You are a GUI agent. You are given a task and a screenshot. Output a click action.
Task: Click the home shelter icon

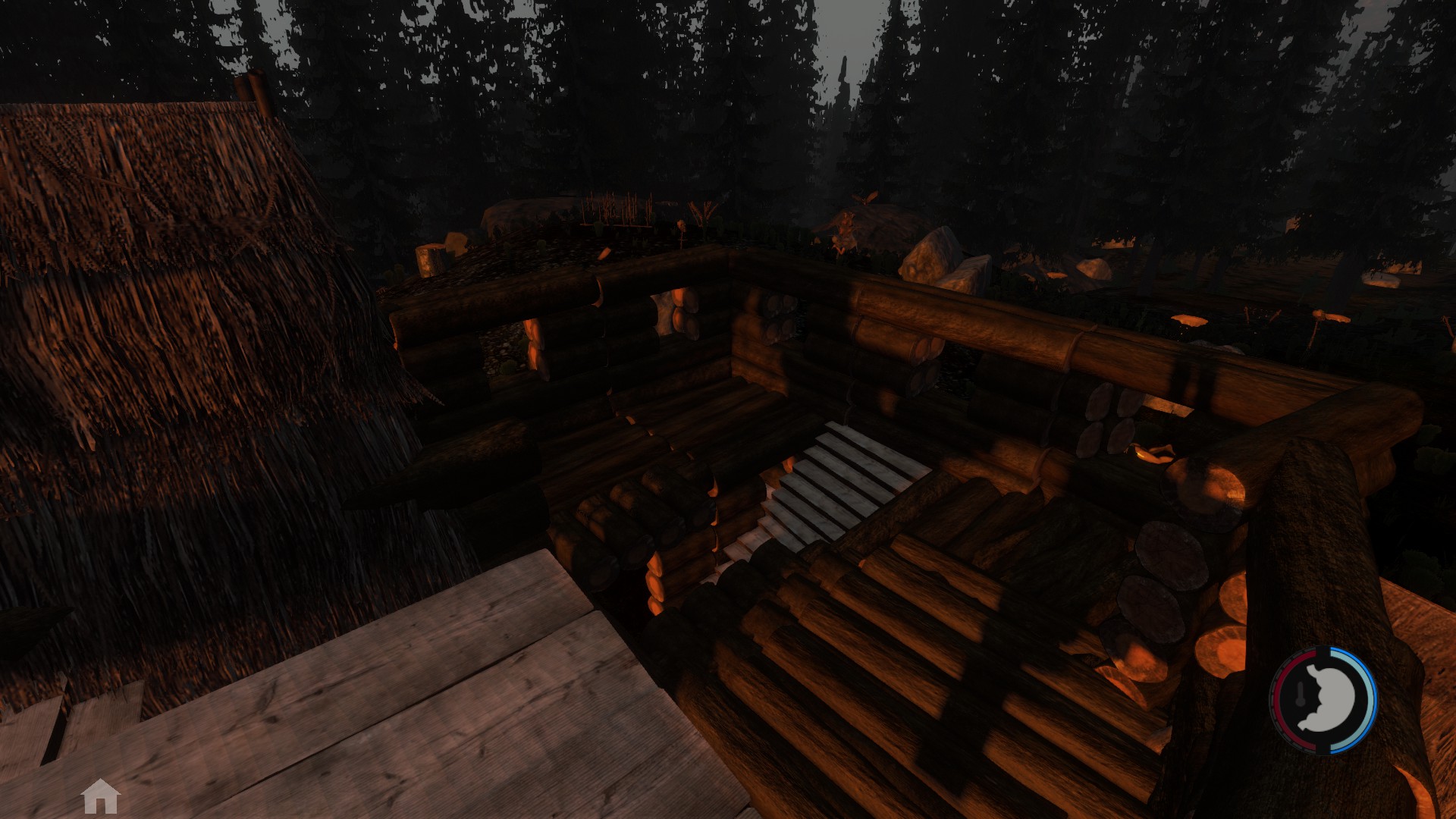[101, 796]
